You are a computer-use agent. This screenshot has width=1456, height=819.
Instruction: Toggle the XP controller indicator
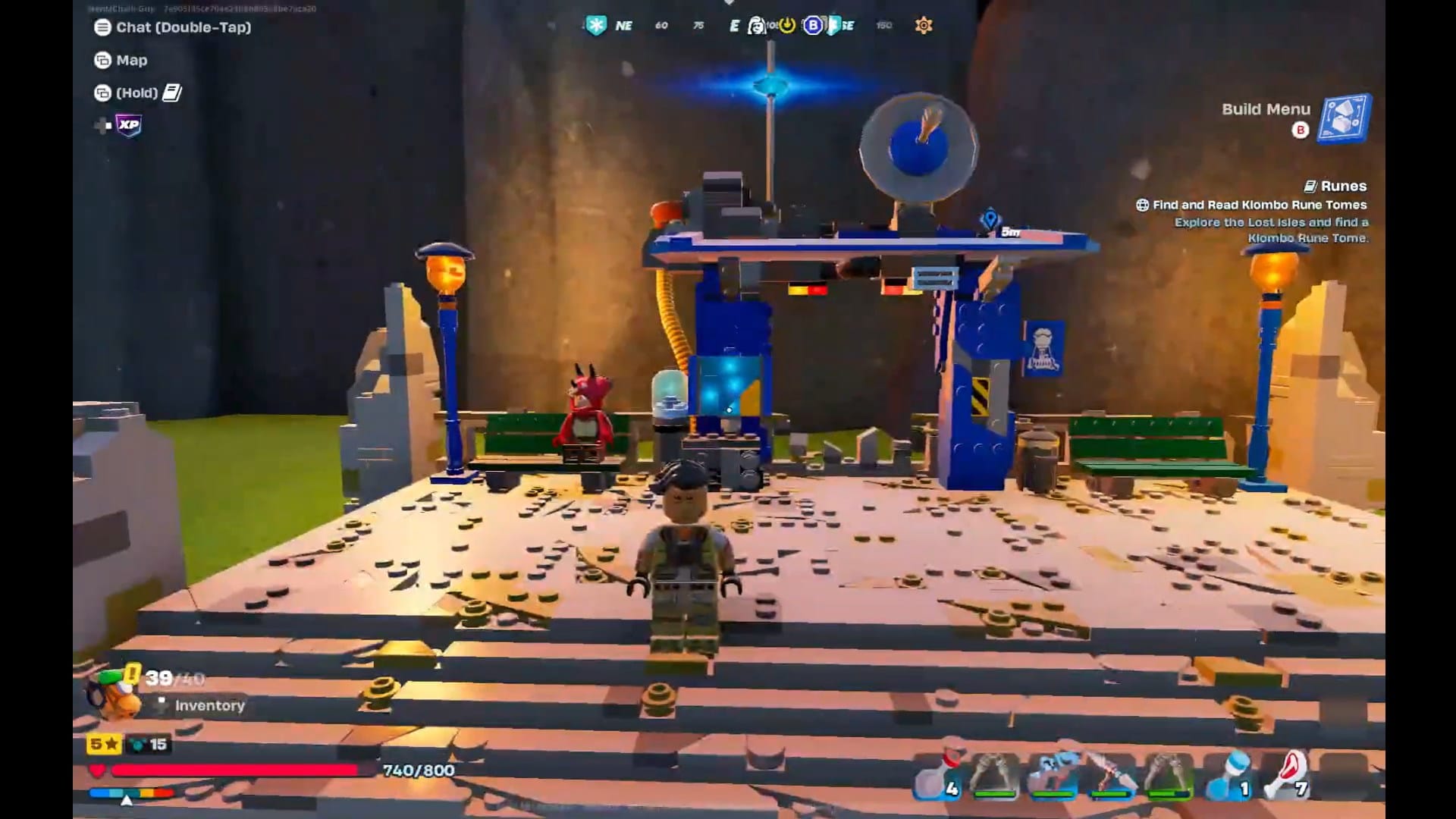127,126
